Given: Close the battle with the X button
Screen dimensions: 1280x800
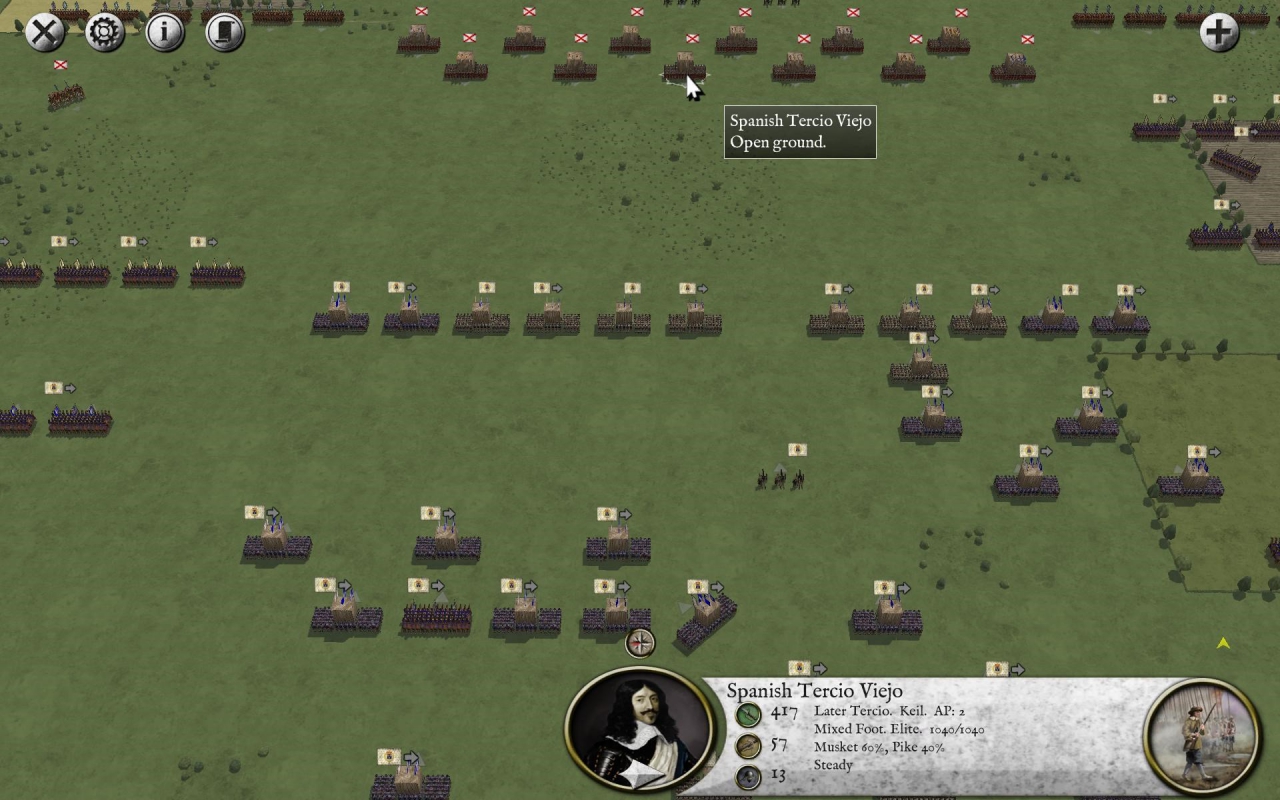Looking at the screenshot, I should (45, 32).
